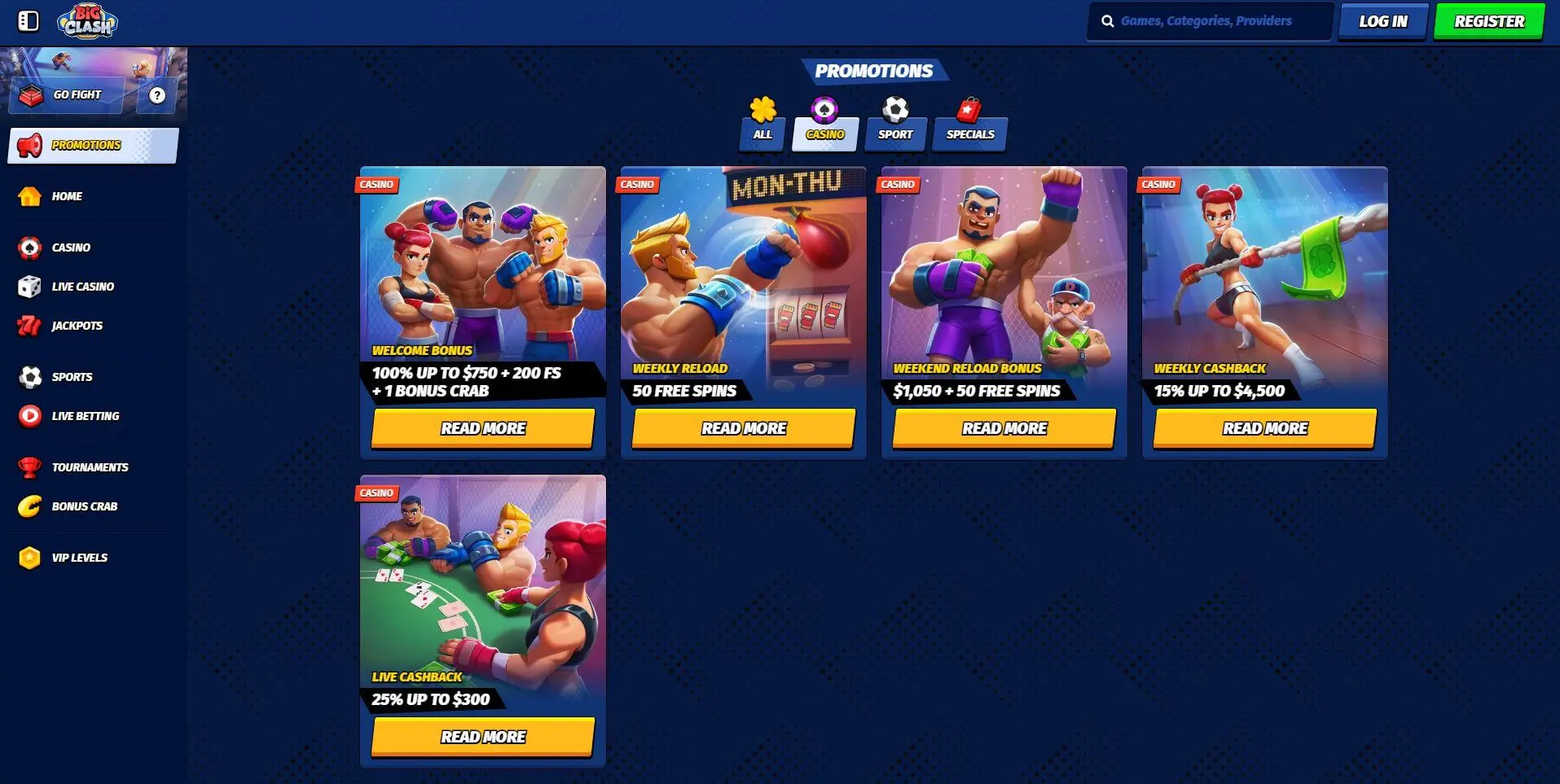Open the Sports sidebar entry
The height and width of the screenshot is (784, 1560).
click(x=72, y=377)
